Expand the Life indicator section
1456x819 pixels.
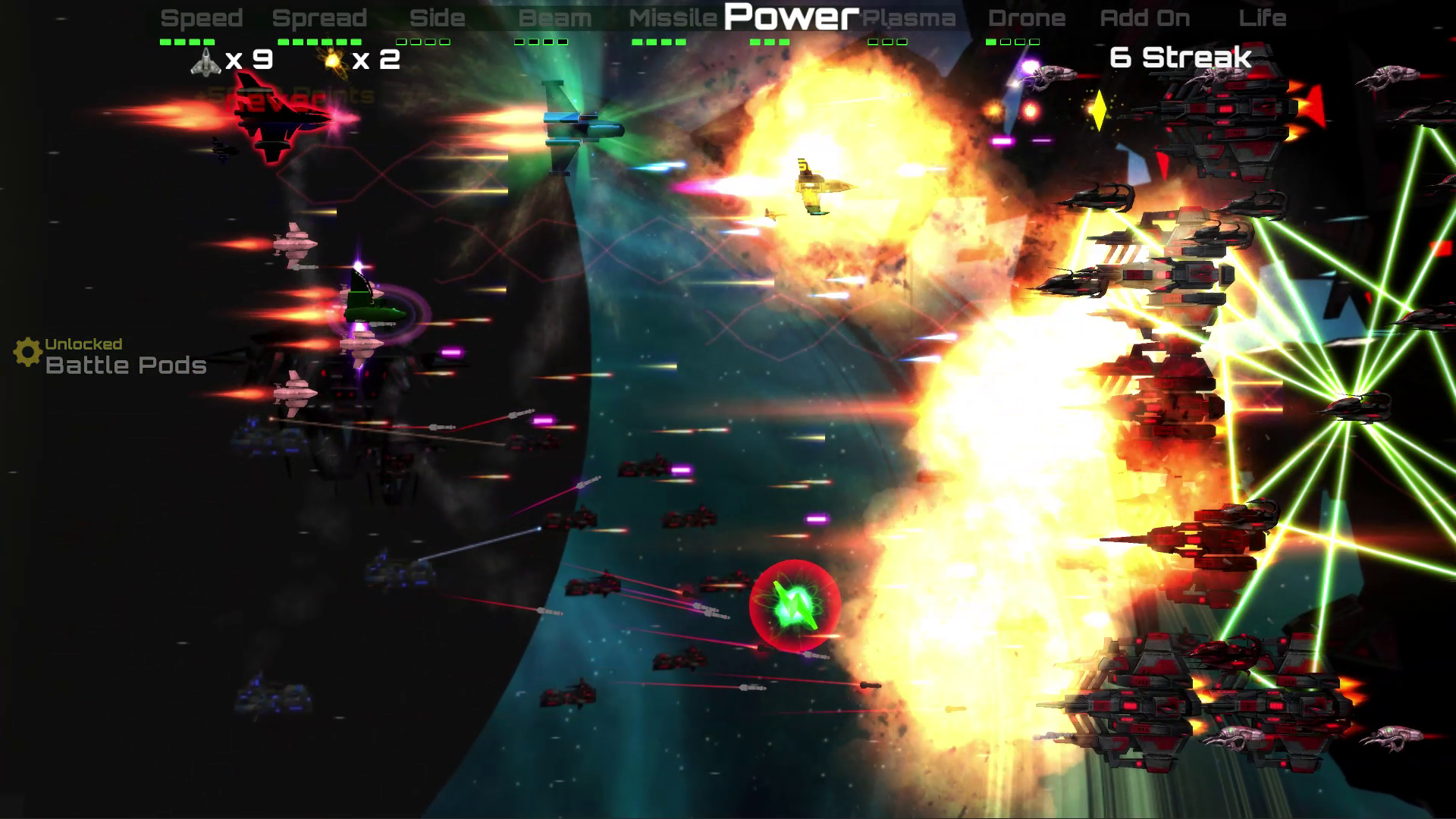coord(1263,18)
